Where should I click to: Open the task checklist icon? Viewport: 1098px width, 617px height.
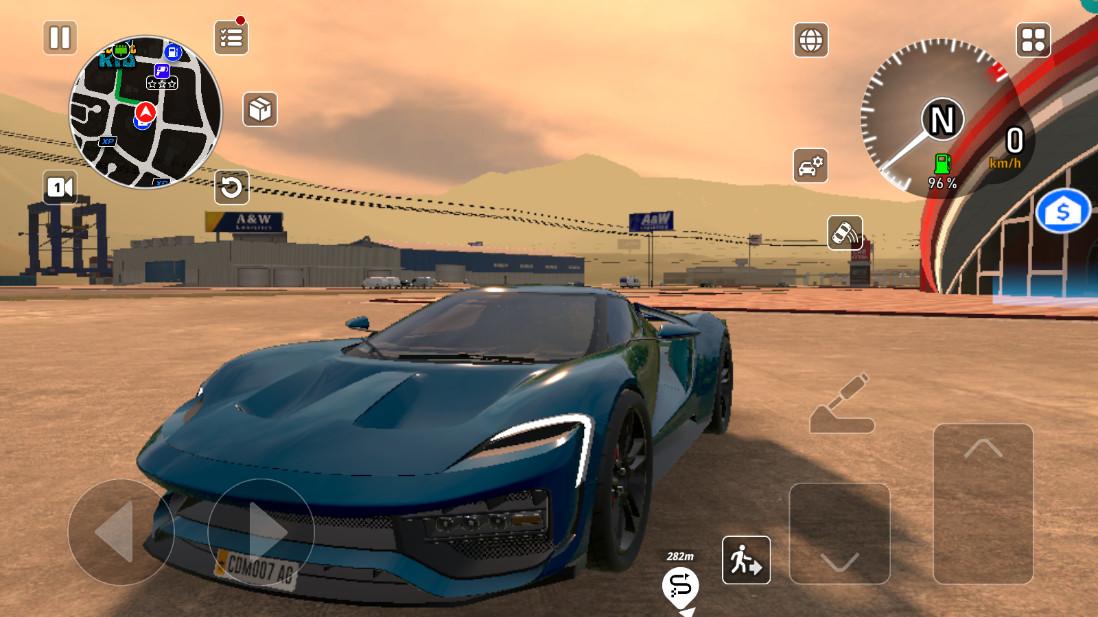231,38
